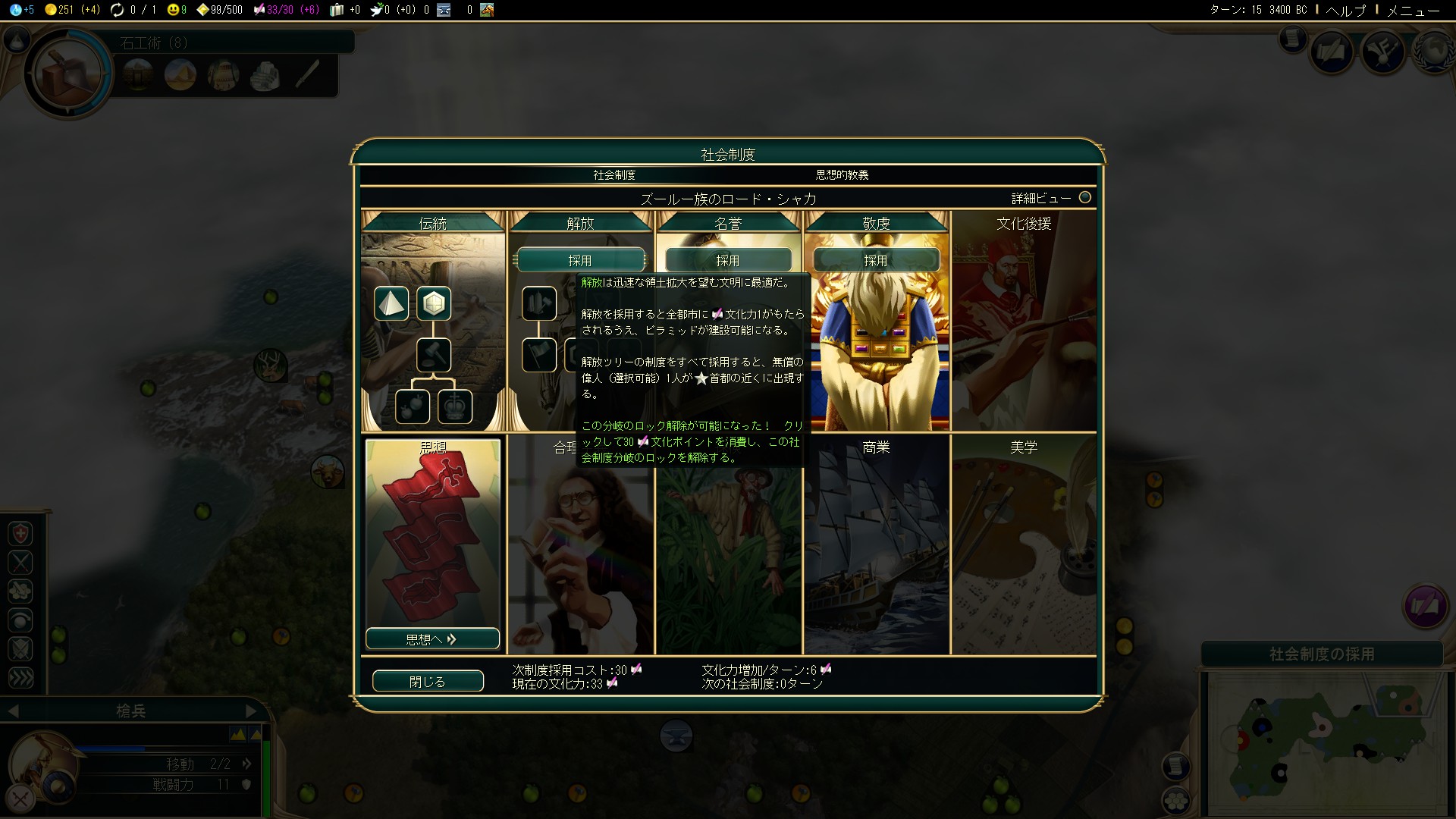Choose the hexagon policy icon in 伝統 tree

click(x=434, y=303)
